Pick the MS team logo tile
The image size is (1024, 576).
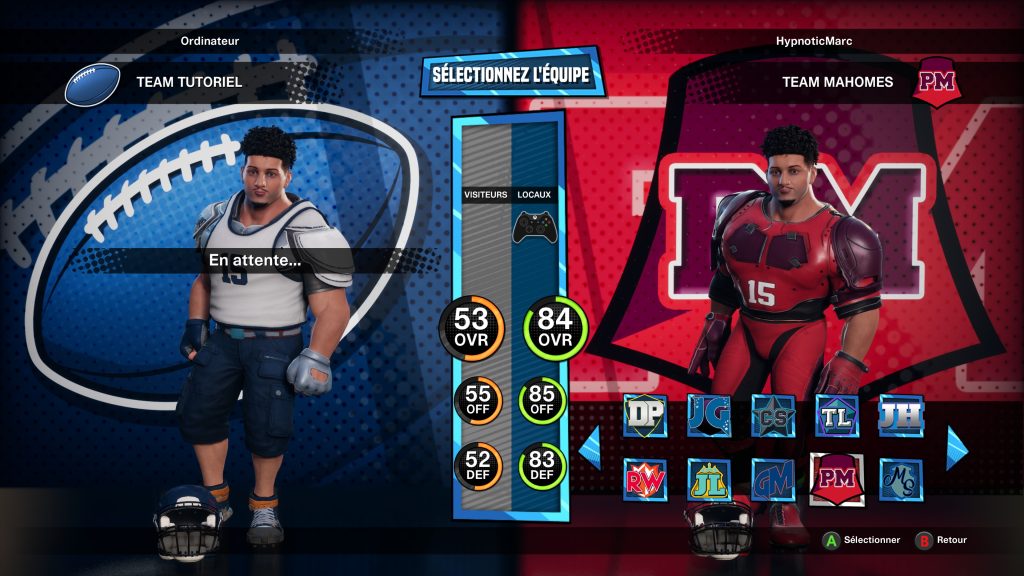point(900,480)
